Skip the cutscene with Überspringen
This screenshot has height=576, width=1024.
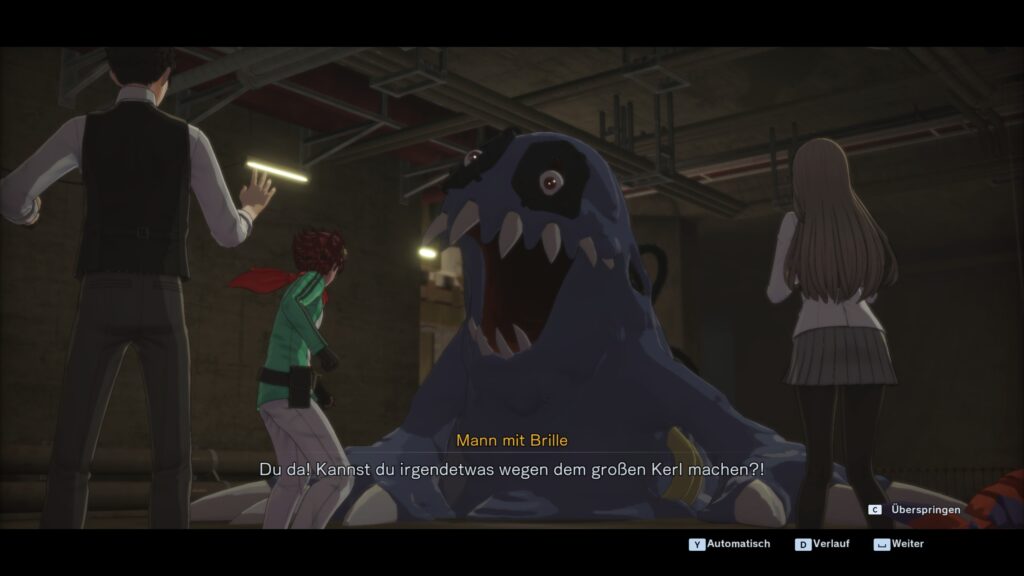pos(924,509)
